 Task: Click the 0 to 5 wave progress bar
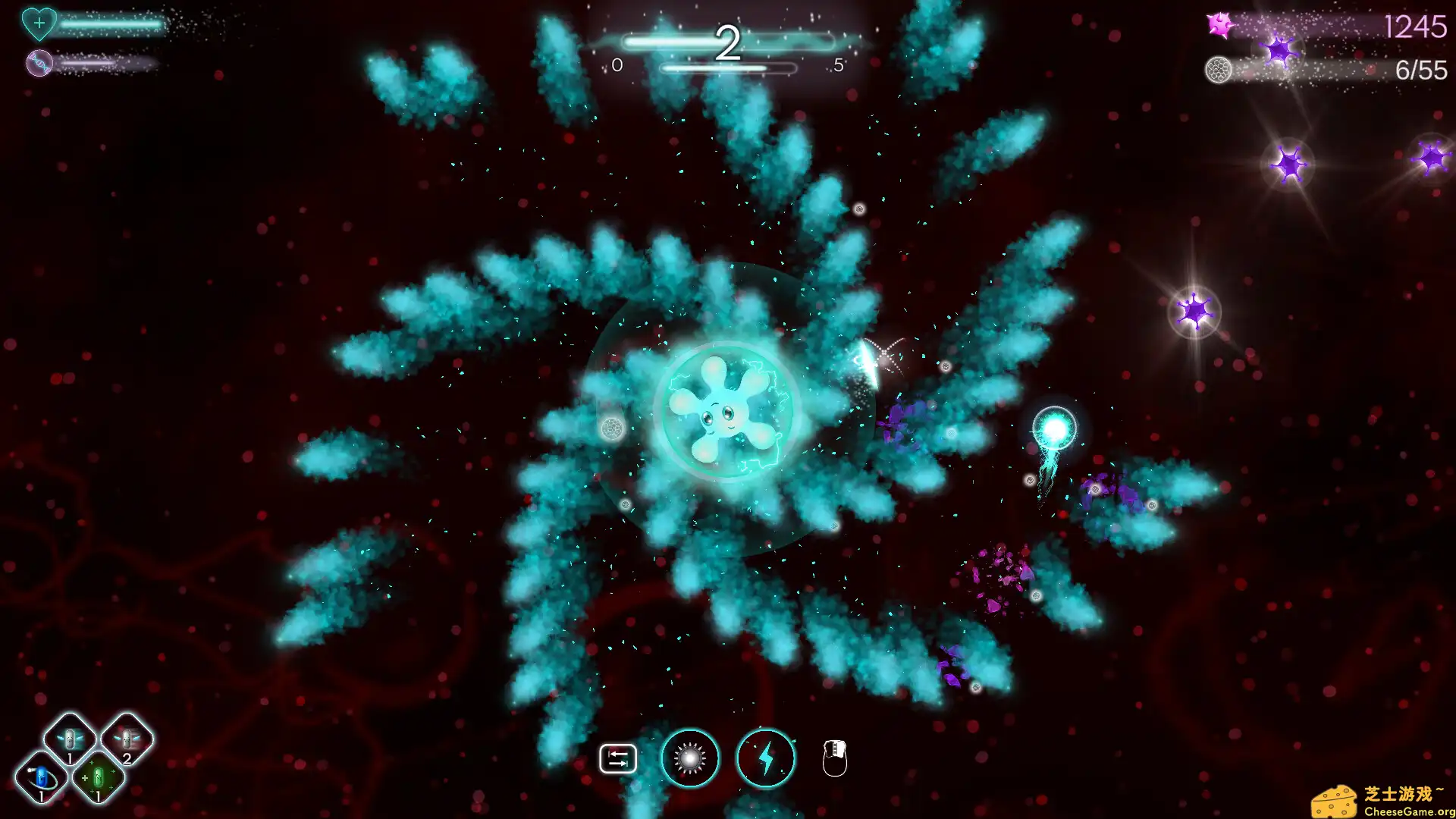tap(727, 67)
